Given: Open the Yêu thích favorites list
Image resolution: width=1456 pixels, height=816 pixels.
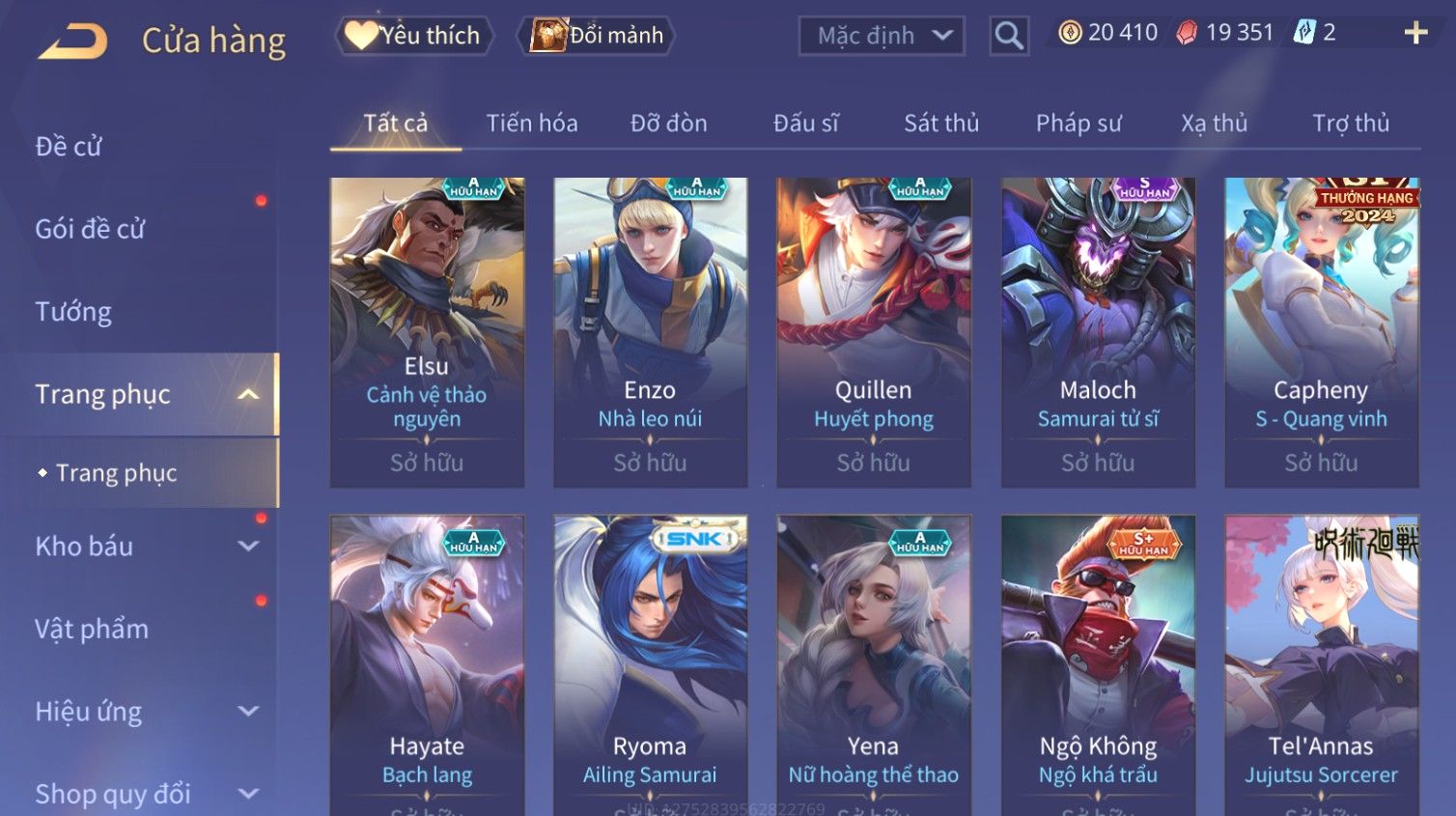Looking at the screenshot, I should (x=415, y=36).
